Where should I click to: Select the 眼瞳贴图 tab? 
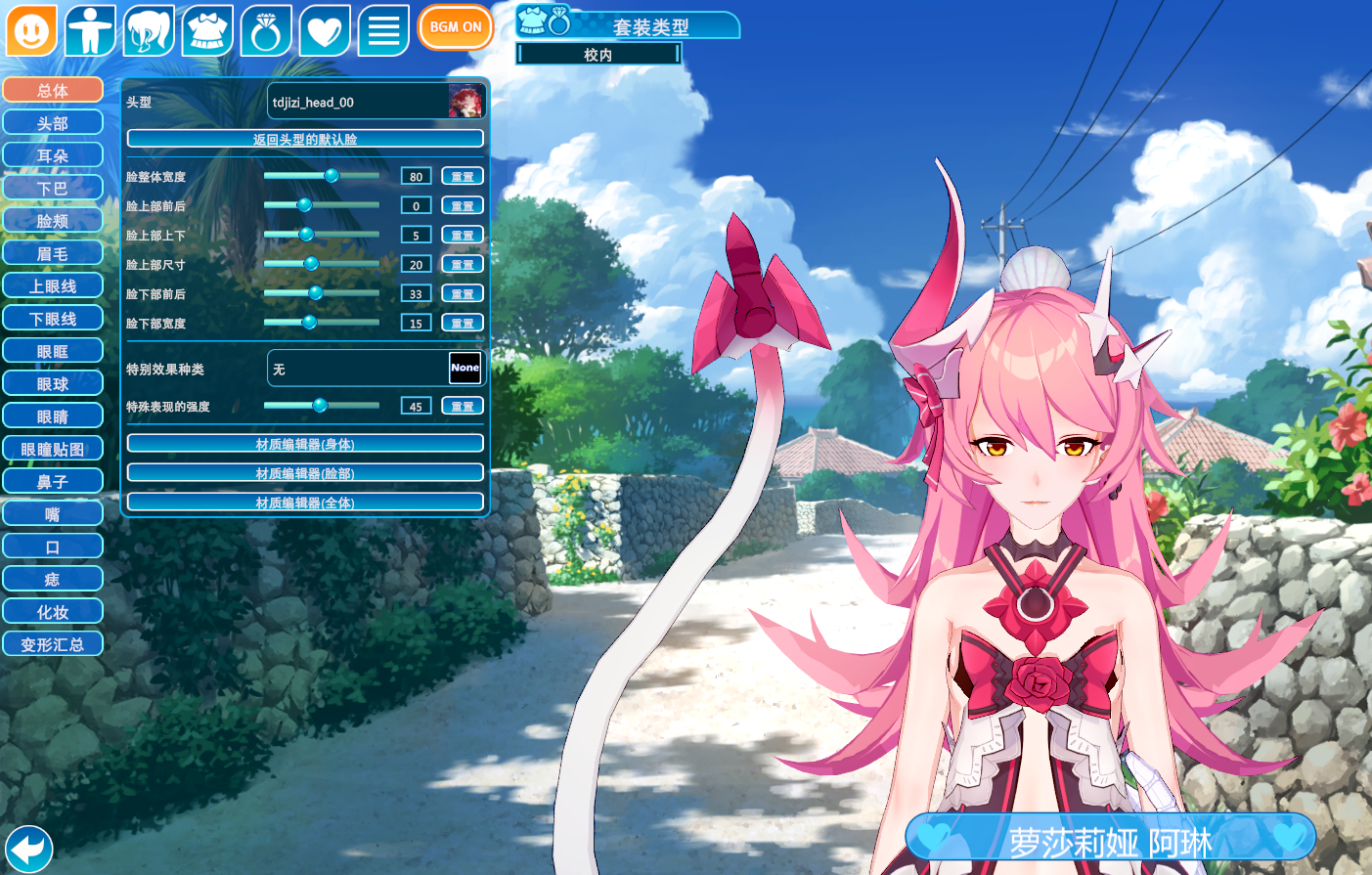[x=53, y=449]
